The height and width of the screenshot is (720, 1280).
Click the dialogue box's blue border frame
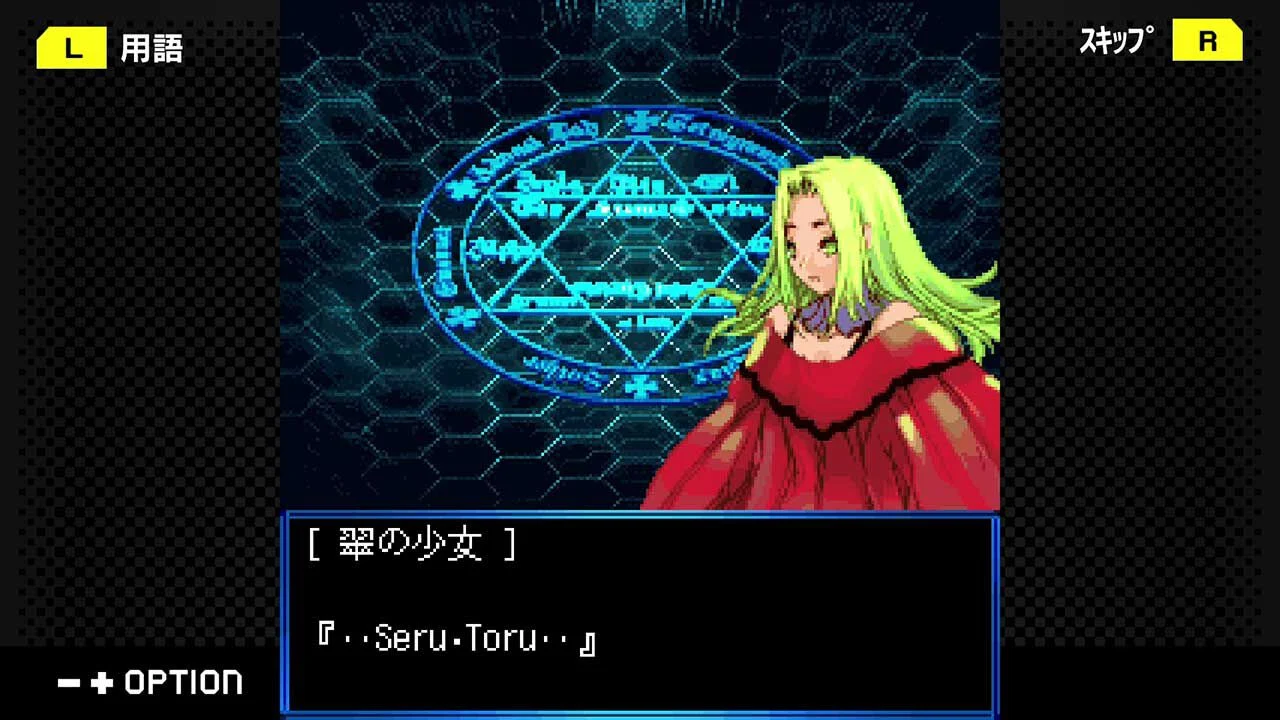coord(640,512)
